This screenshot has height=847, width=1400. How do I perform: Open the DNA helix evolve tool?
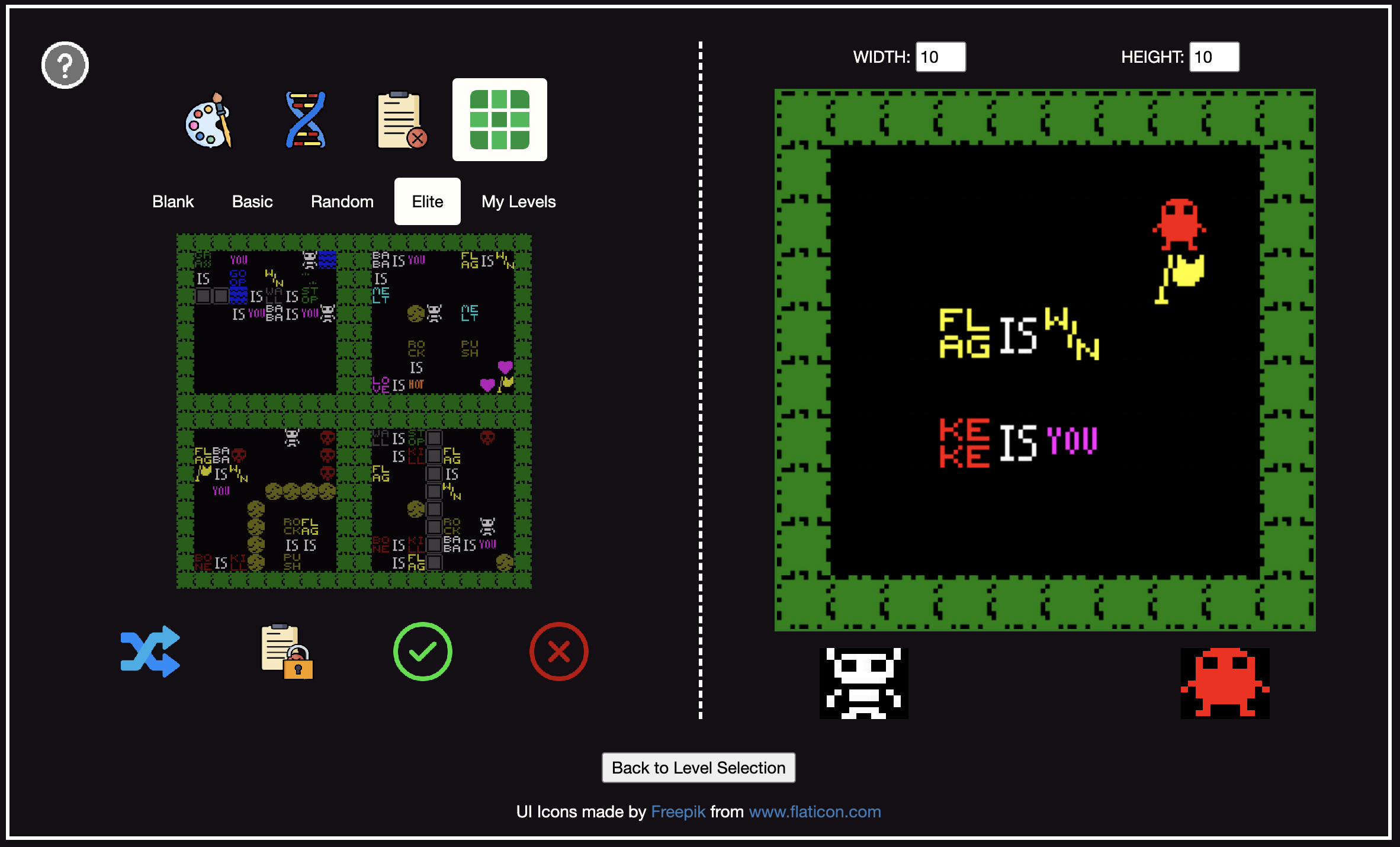[306, 120]
